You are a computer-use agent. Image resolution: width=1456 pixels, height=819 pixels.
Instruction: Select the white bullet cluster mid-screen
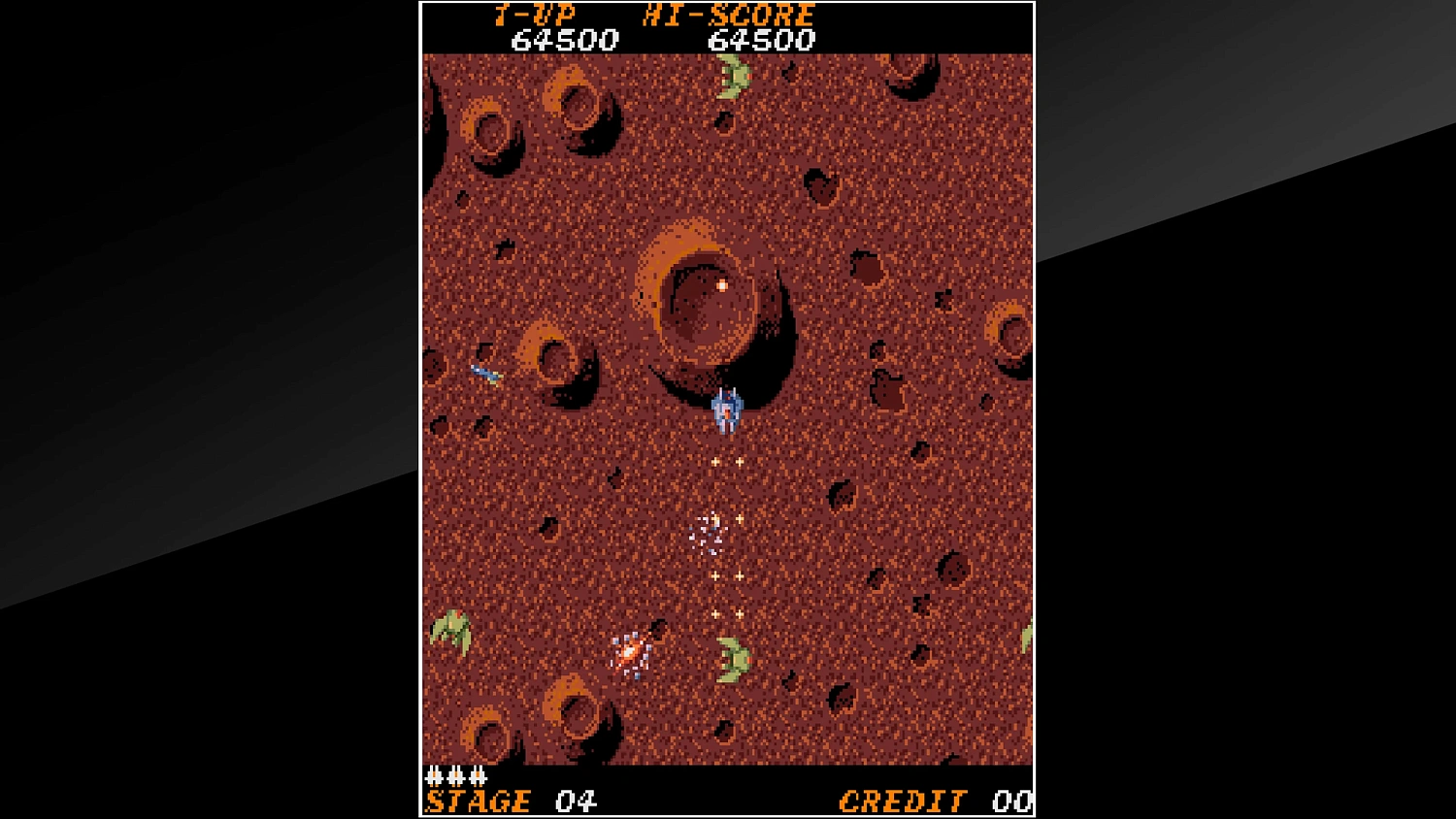[x=708, y=532]
